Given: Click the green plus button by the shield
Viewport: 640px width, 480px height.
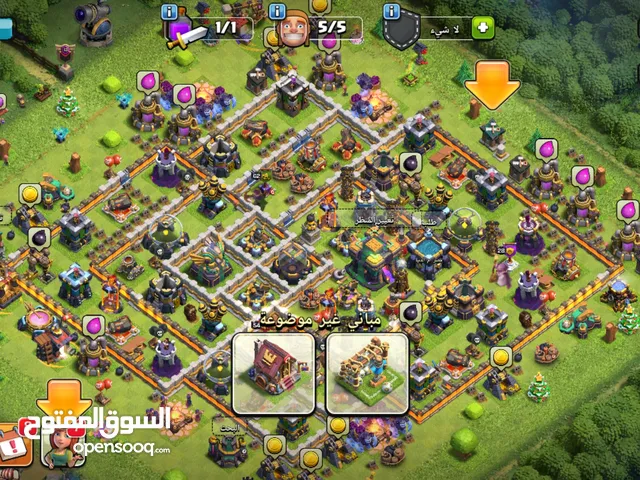Looking at the screenshot, I should 484,27.
